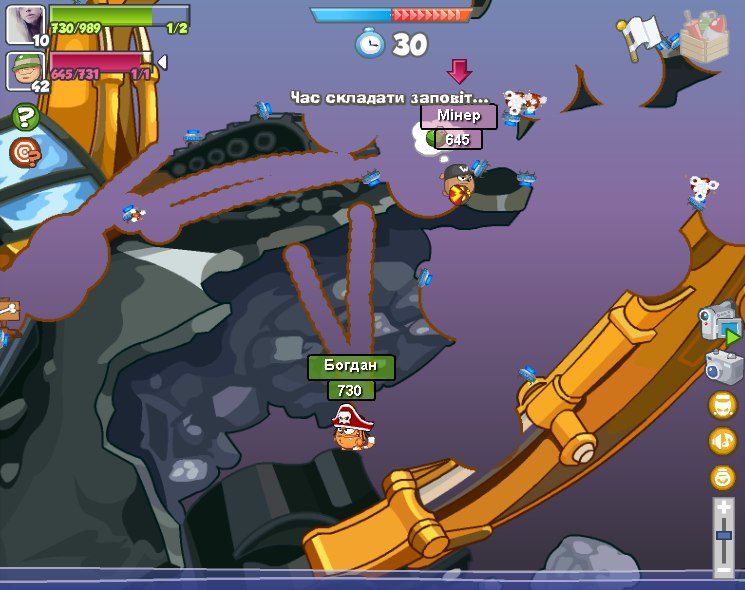745x590 pixels.
Task: Zoom out with the minus button
Action: point(723,570)
